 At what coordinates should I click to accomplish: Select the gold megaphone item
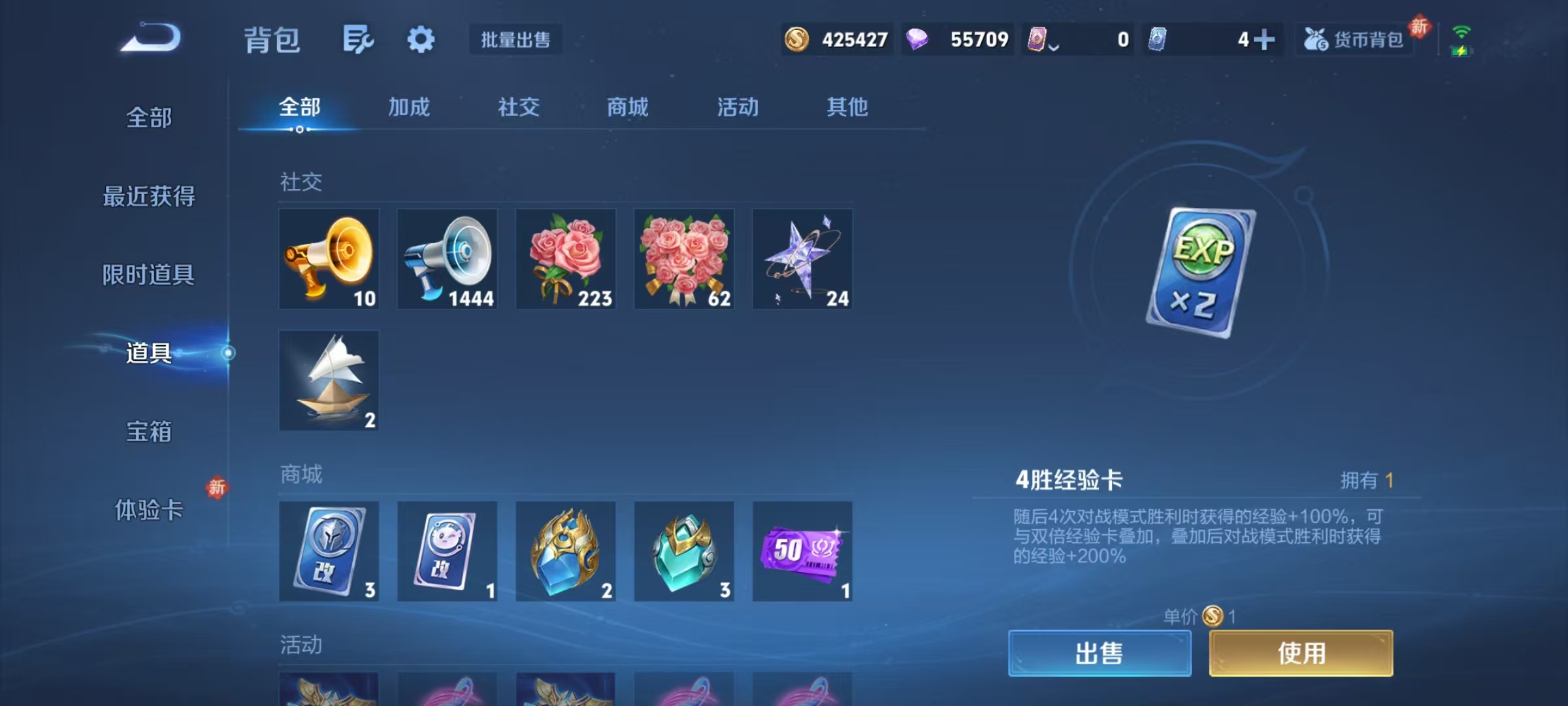tap(329, 259)
